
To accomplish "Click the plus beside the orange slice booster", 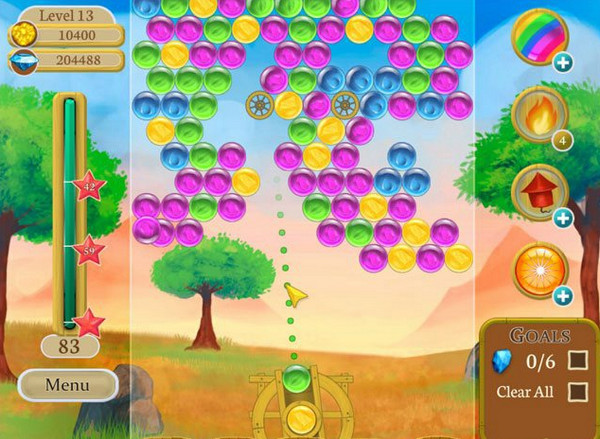I will click(563, 296).
